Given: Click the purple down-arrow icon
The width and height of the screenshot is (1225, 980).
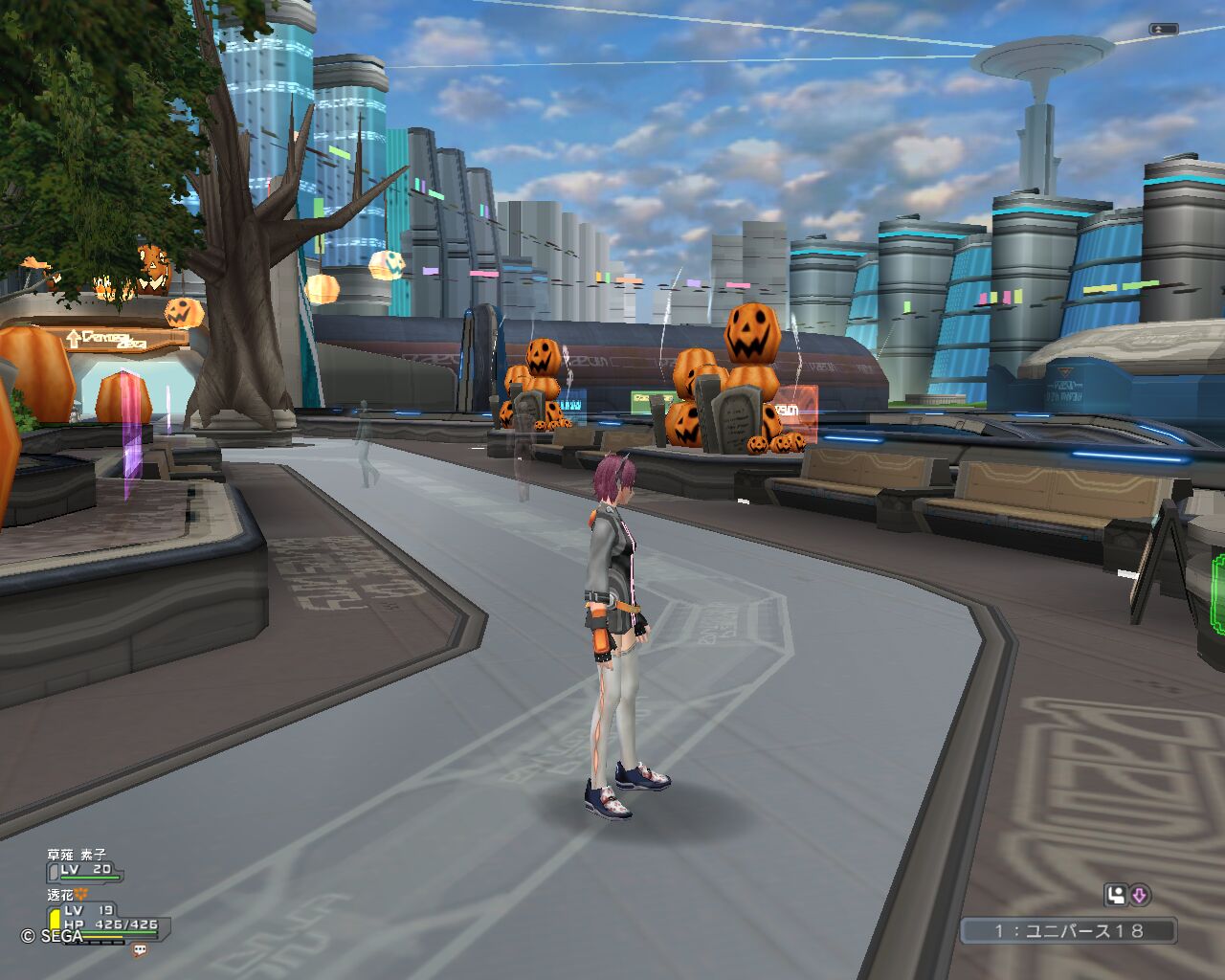Looking at the screenshot, I should (1139, 895).
